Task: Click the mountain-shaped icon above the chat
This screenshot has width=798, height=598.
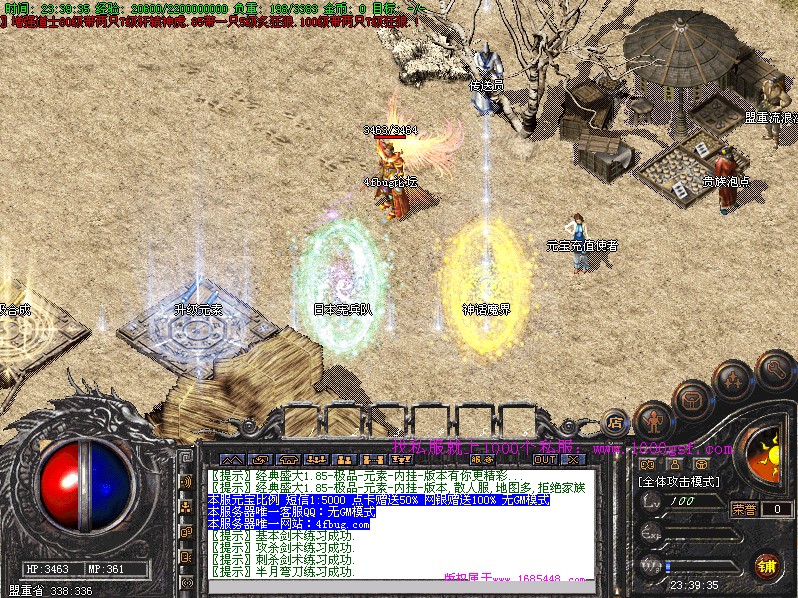Action: (x=232, y=460)
